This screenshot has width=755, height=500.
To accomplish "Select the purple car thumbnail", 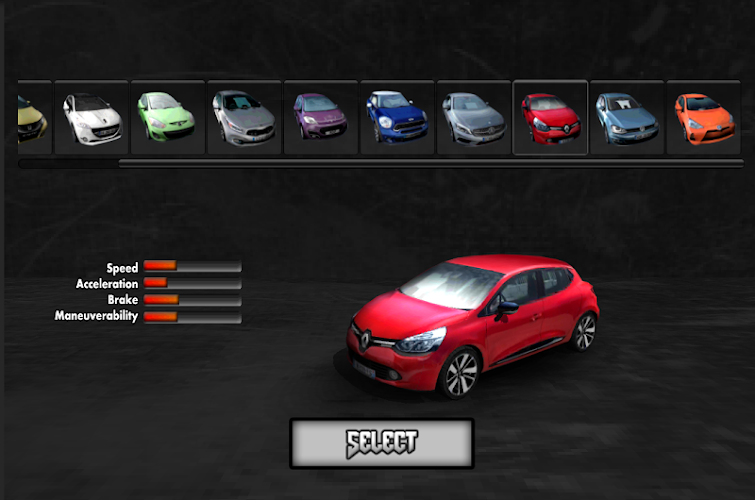I will 321,118.
